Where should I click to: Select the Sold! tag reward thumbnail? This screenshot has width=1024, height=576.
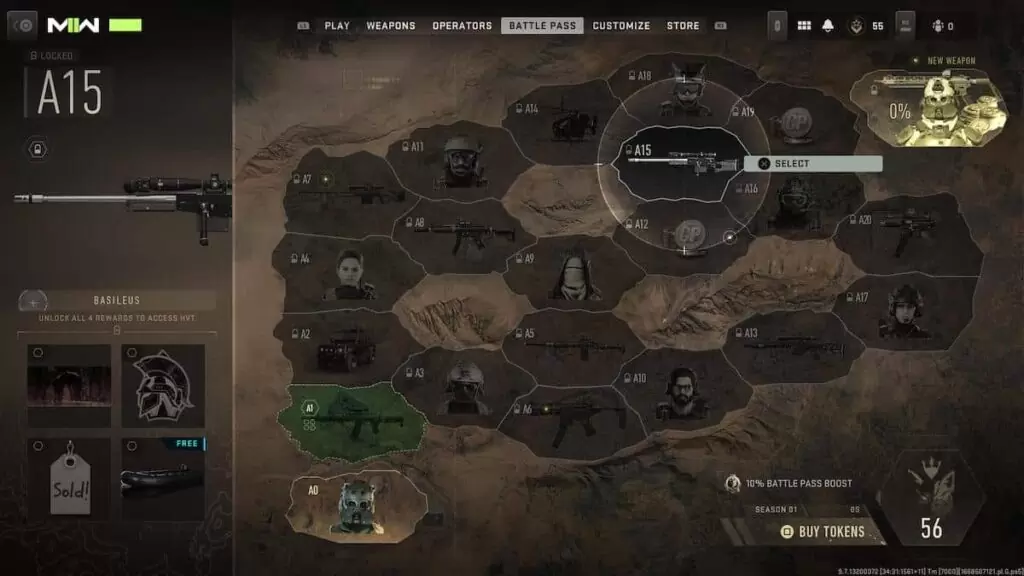(69, 478)
